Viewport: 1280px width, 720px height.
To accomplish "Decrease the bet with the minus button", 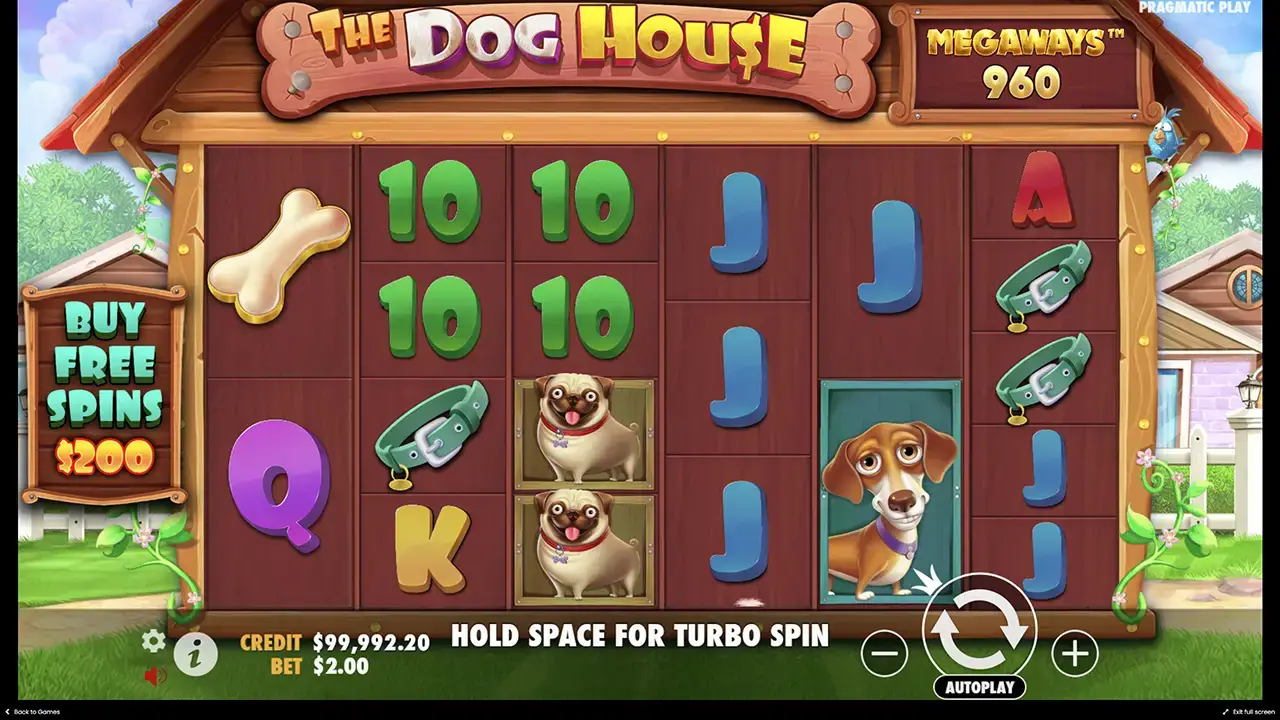I will point(884,655).
